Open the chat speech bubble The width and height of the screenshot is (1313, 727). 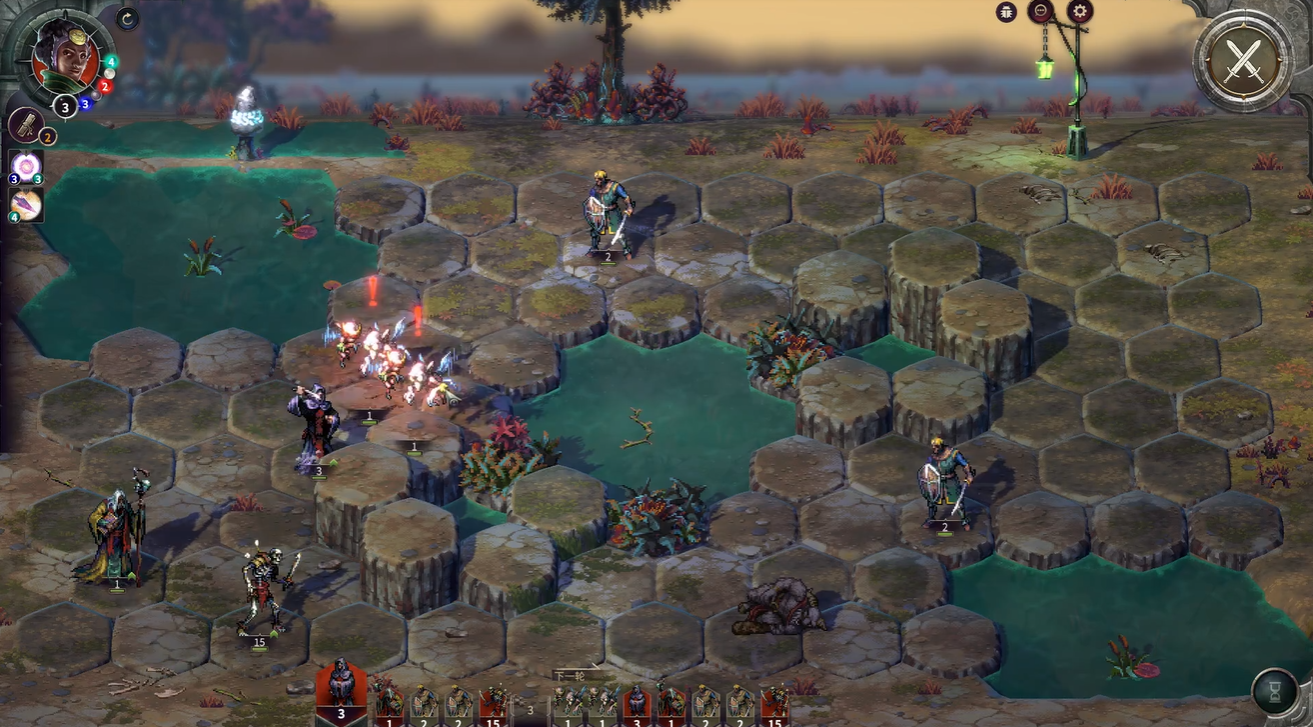[1042, 12]
